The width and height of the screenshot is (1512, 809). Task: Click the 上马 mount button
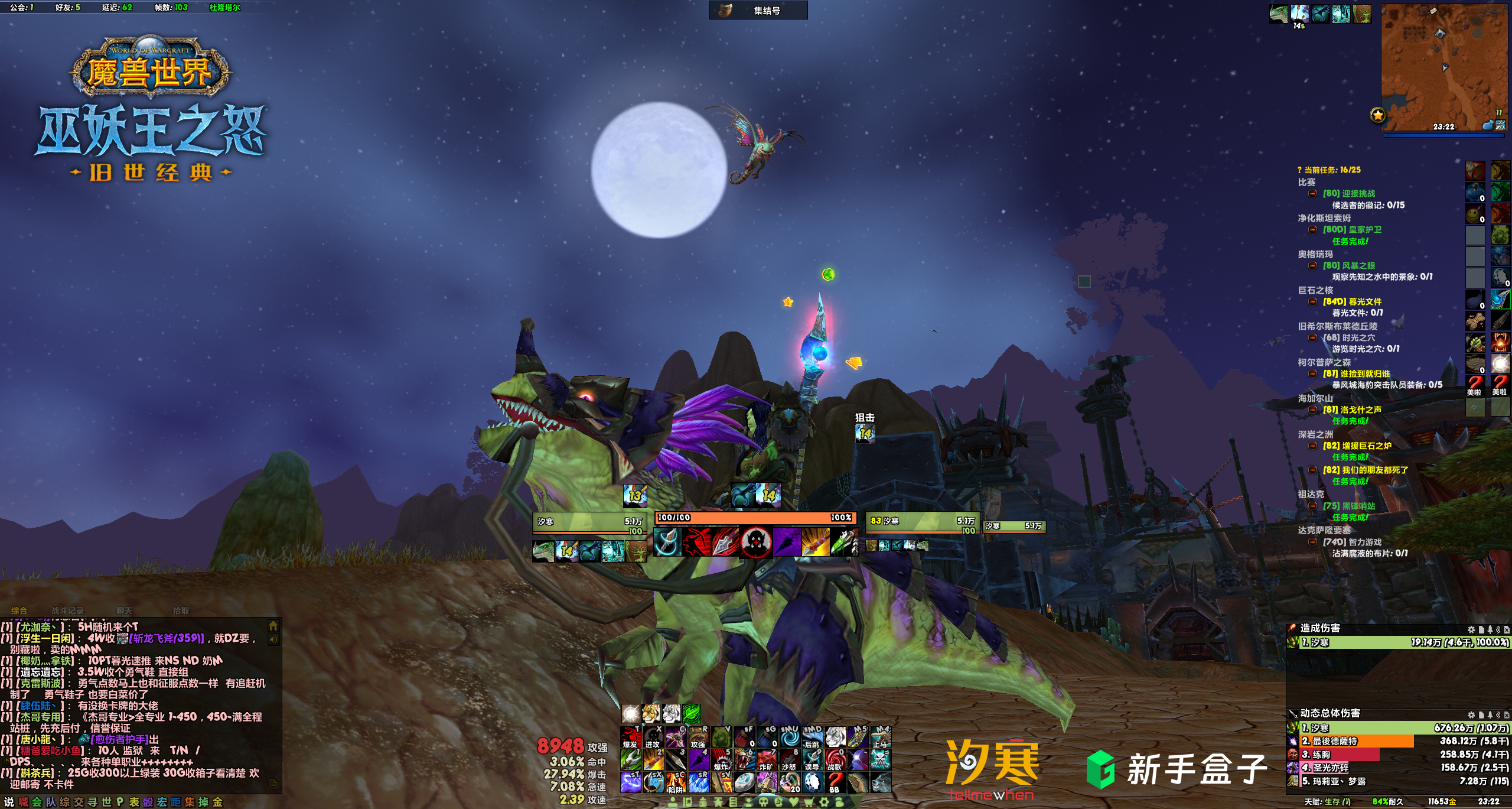pyautogui.click(x=880, y=737)
